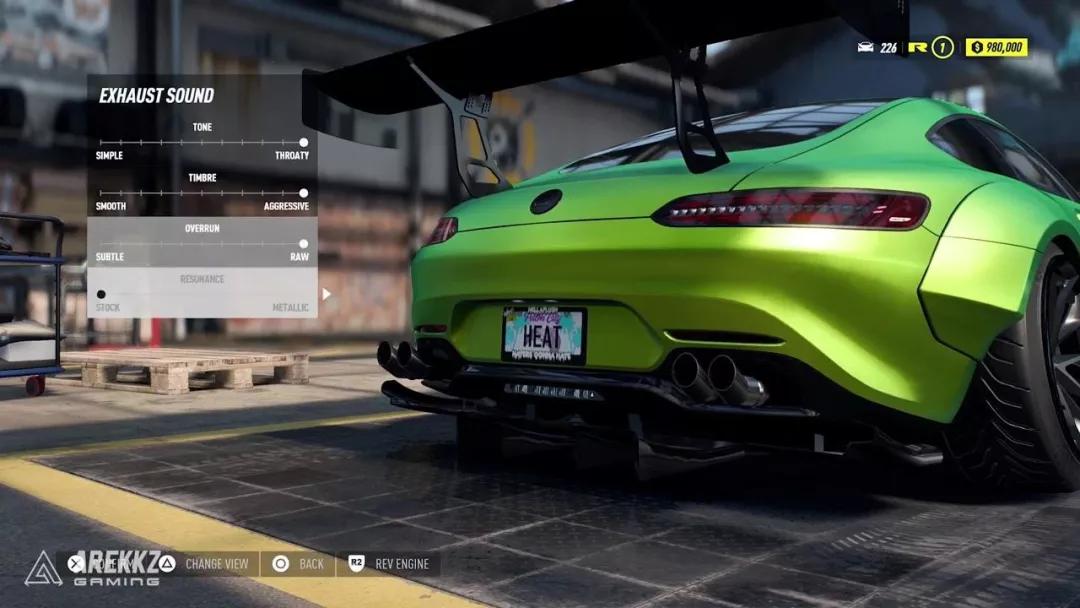The image size is (1080, 608).
Task: Click the white arrow beside Resonance
Action: (326, 294)
